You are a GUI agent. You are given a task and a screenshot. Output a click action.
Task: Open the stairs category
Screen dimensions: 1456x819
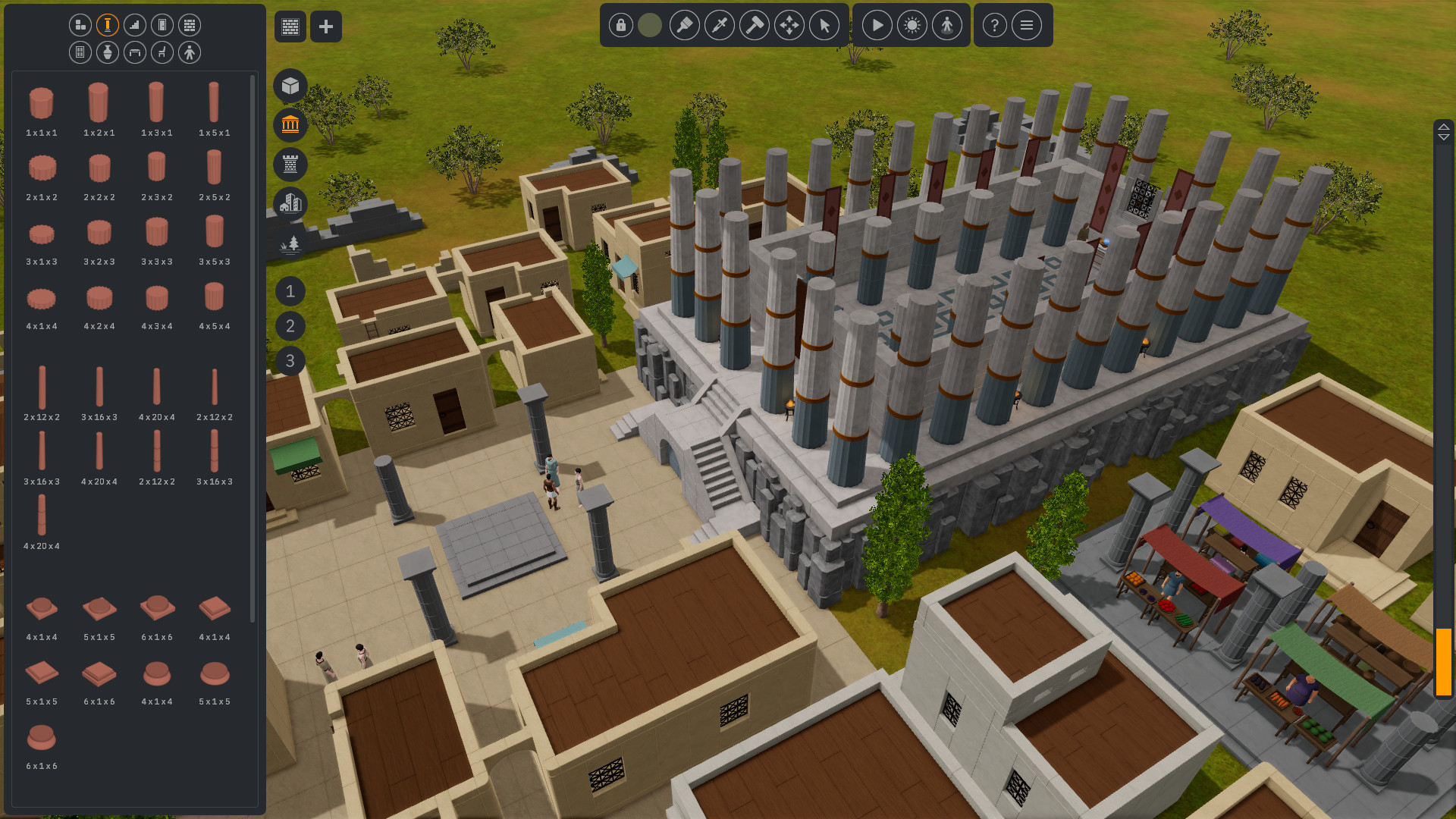click(x=134, y=24)
